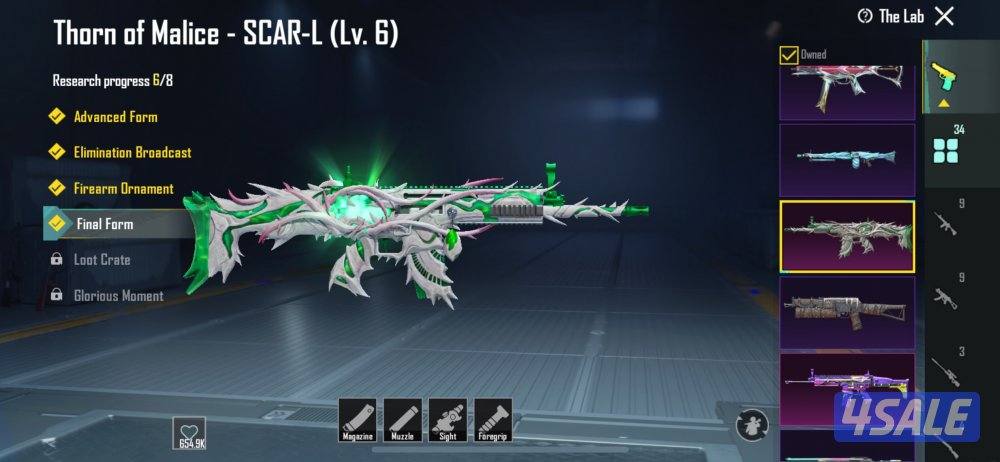Select the Elimination Broadcast stage

pyautogui.click(x=132, y=153)
